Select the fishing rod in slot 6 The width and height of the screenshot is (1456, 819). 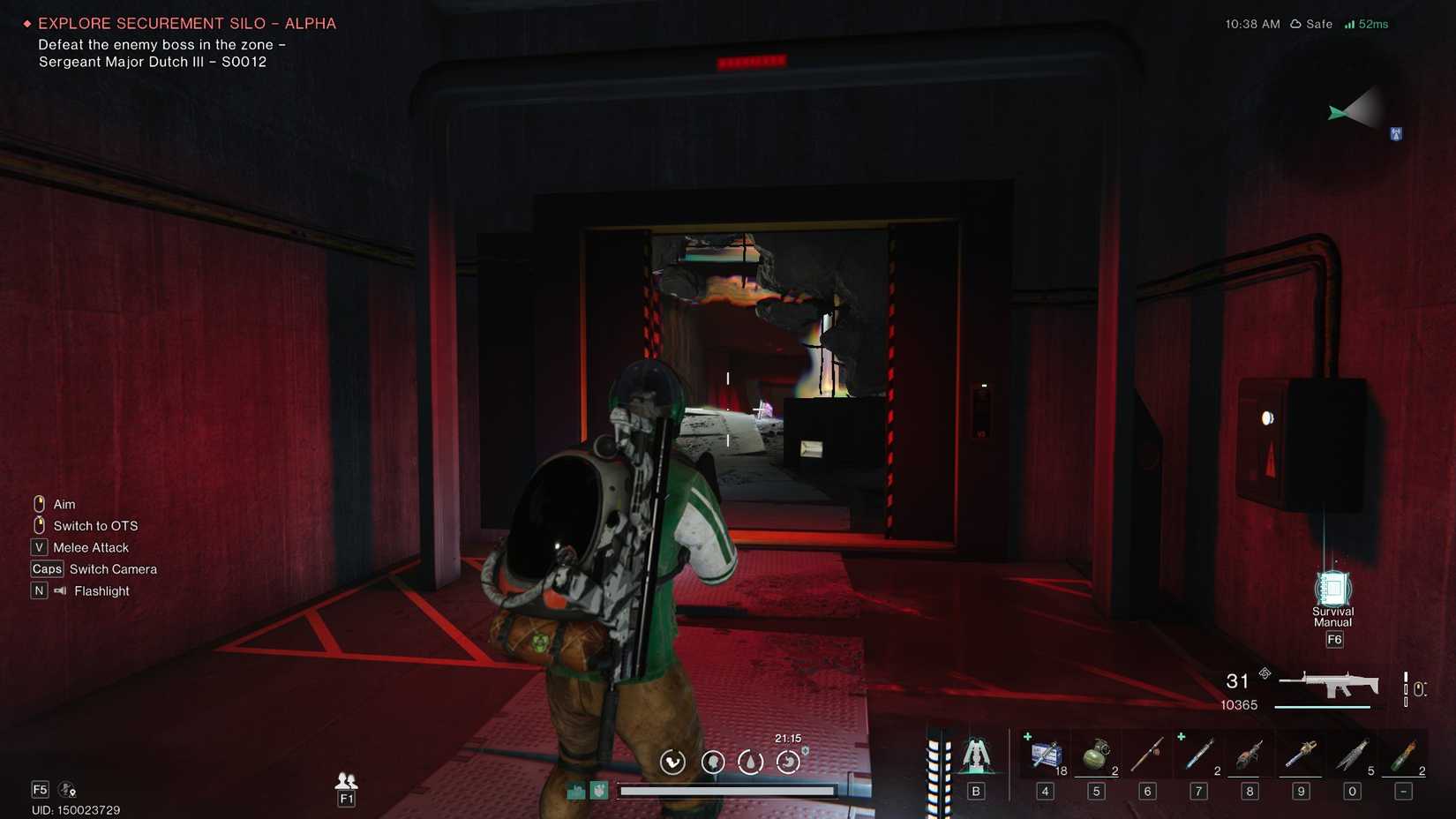click(x=1147, y=755)
